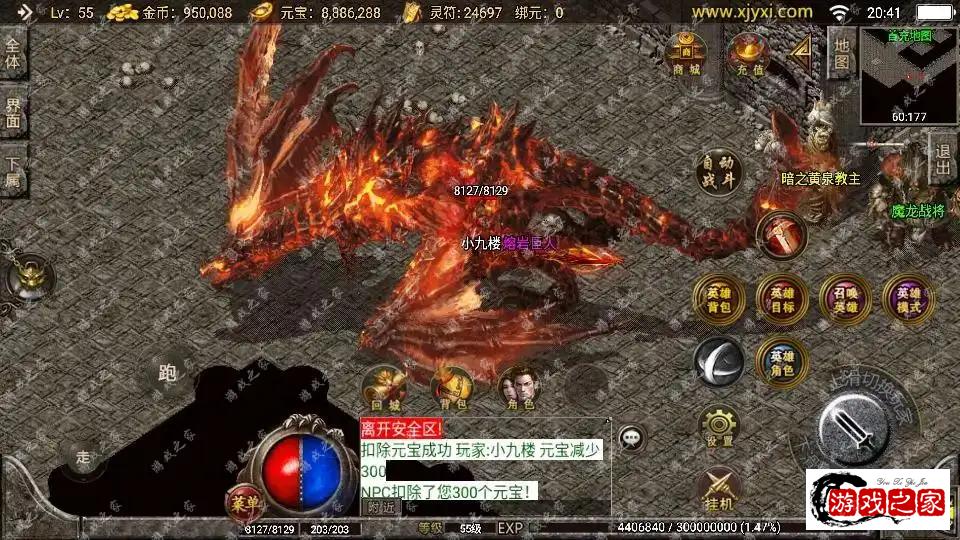Screen dimensions: 960x540
Task: Open 英雄角色 hero character sheet
Action: click(x=782, y=361)
